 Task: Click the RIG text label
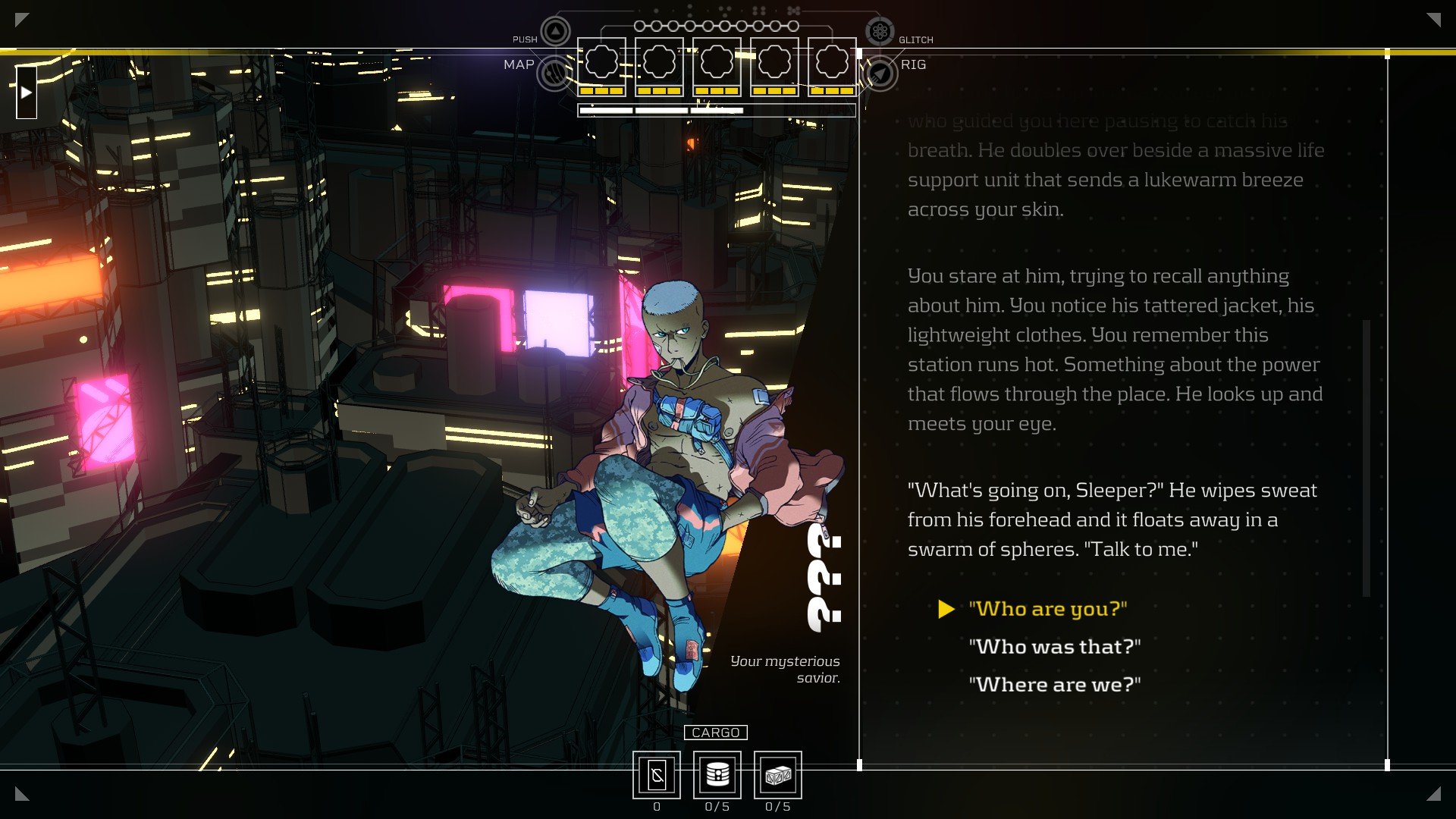(915, 64)
